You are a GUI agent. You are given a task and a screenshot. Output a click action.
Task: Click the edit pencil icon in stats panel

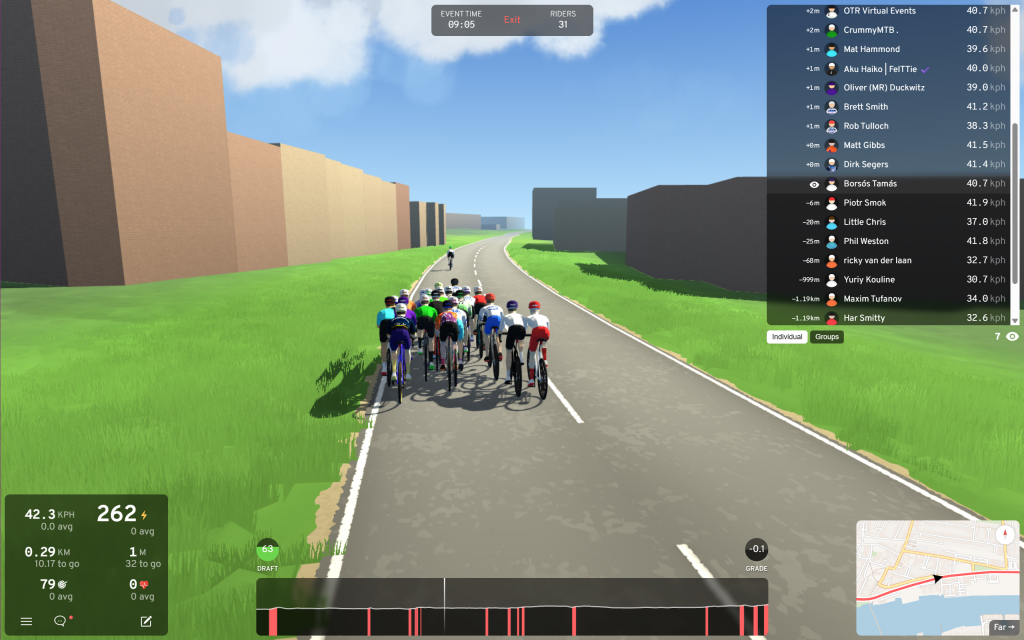coord(146,621)
